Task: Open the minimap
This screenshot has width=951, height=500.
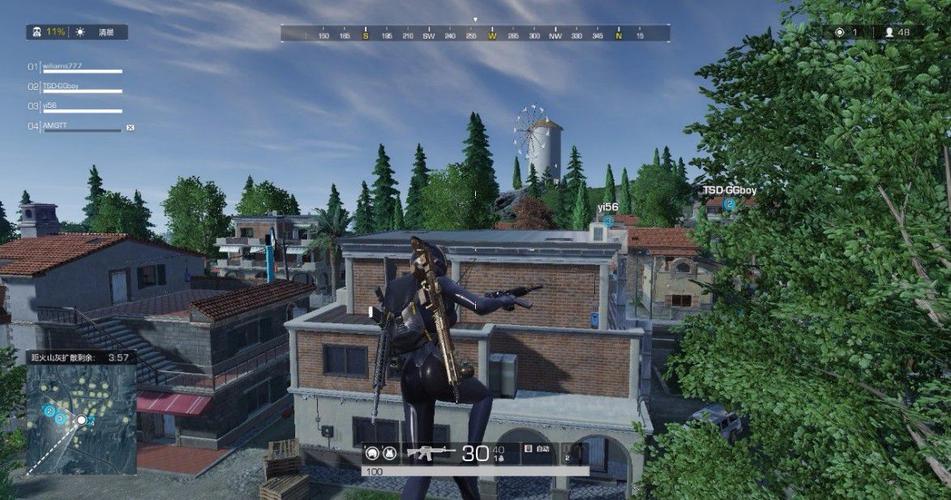Action: [81, 417]
